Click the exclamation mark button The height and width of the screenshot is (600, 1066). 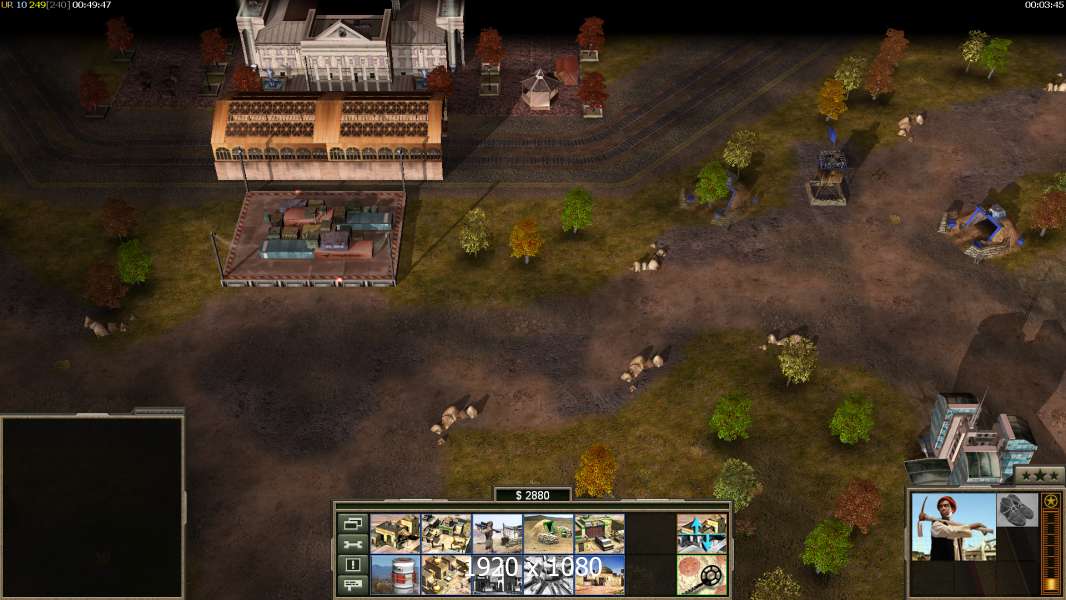click(x=352, y=565)
